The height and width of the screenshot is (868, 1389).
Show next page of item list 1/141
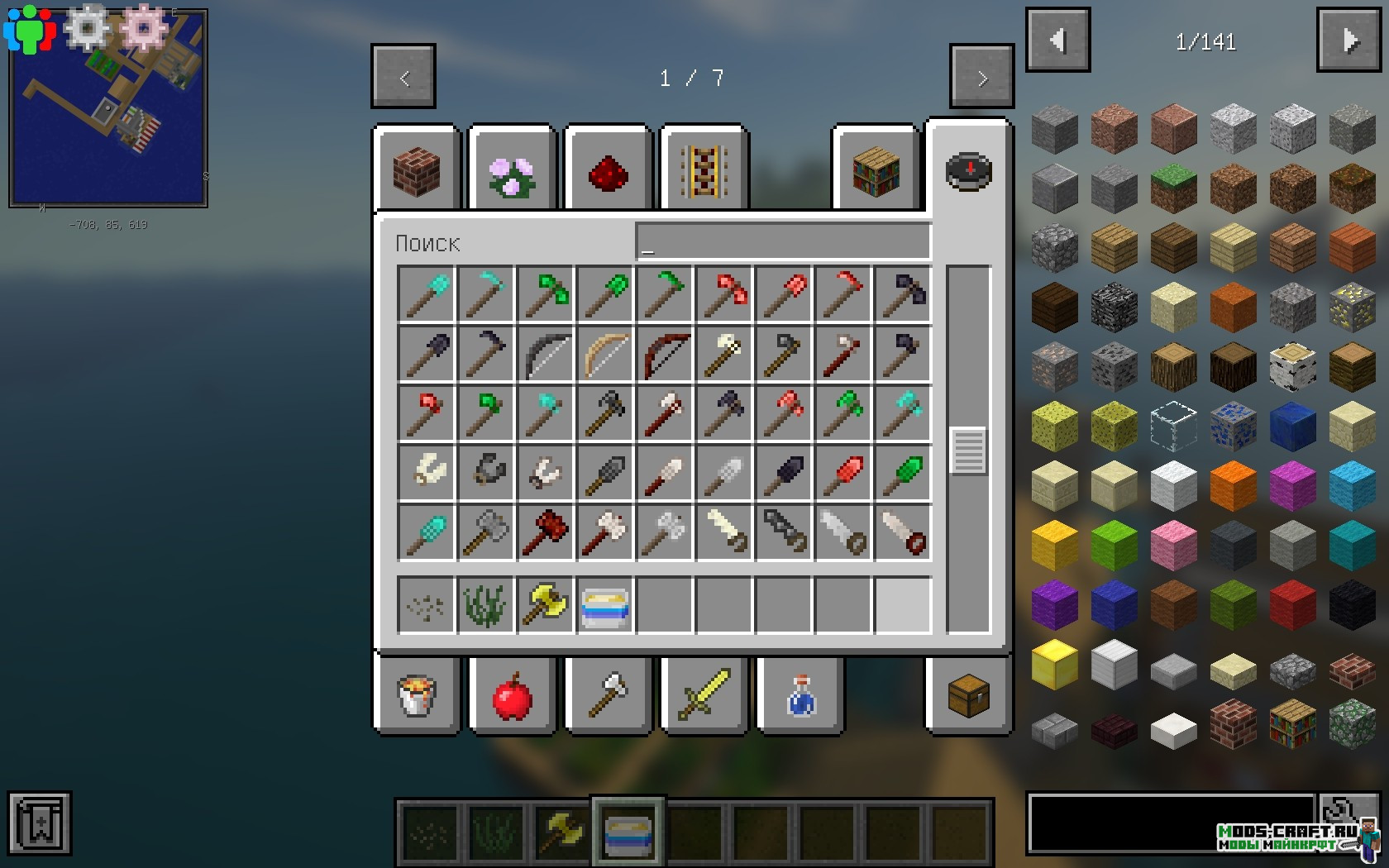click(1348, 41)
